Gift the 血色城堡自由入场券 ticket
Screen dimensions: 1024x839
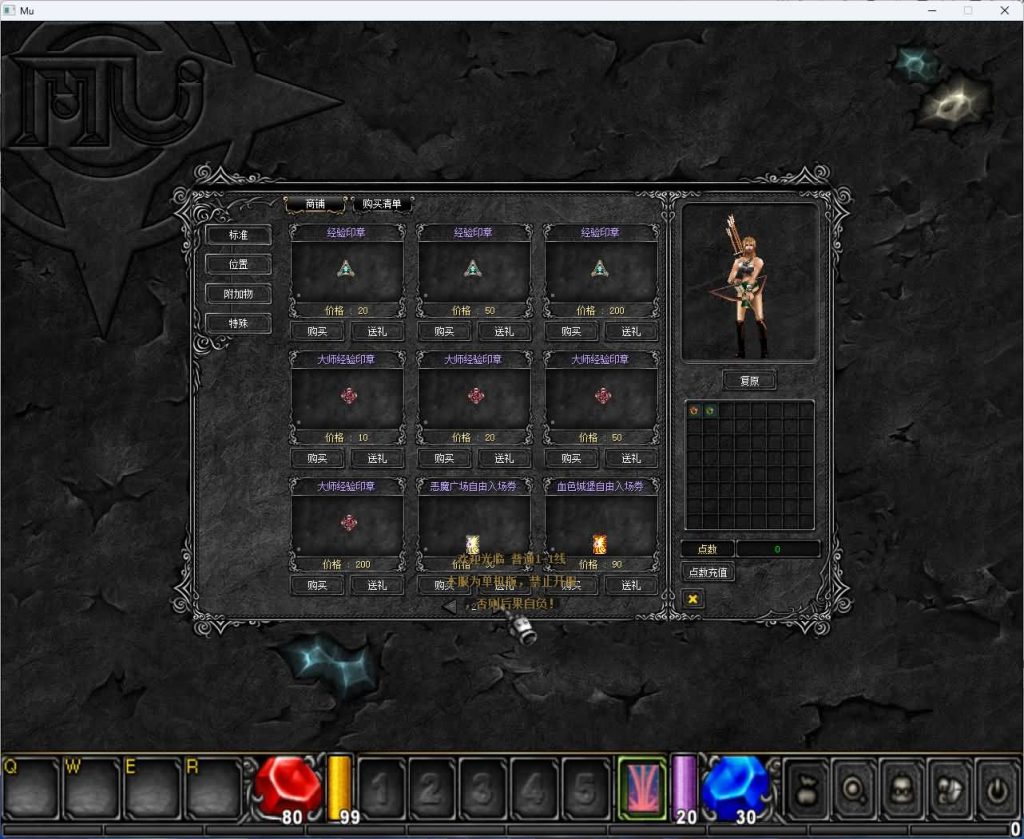pos(631,585)
